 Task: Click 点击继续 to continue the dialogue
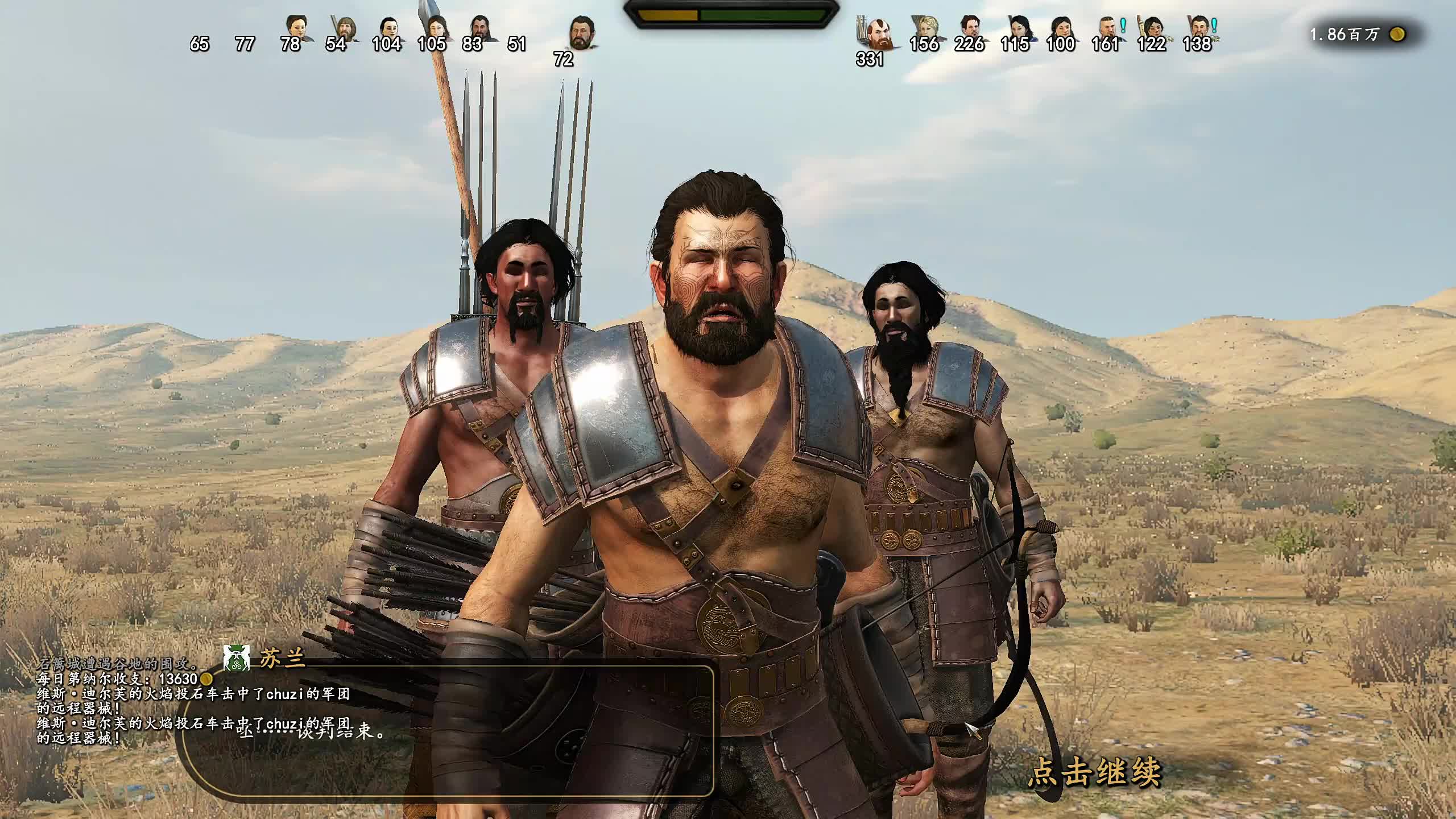tap(1094, 772)
